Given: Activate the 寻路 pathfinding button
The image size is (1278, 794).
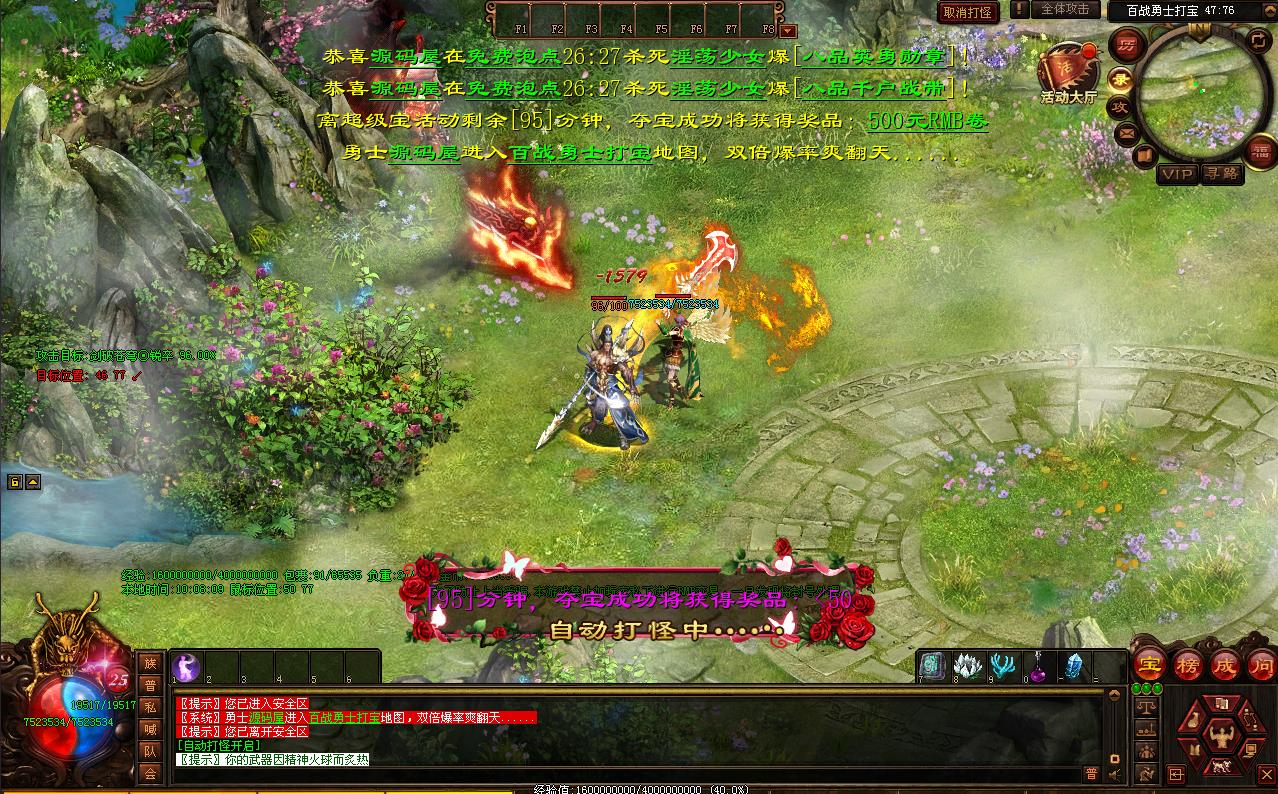Looking at the screenshot, I should [1220, 173].
